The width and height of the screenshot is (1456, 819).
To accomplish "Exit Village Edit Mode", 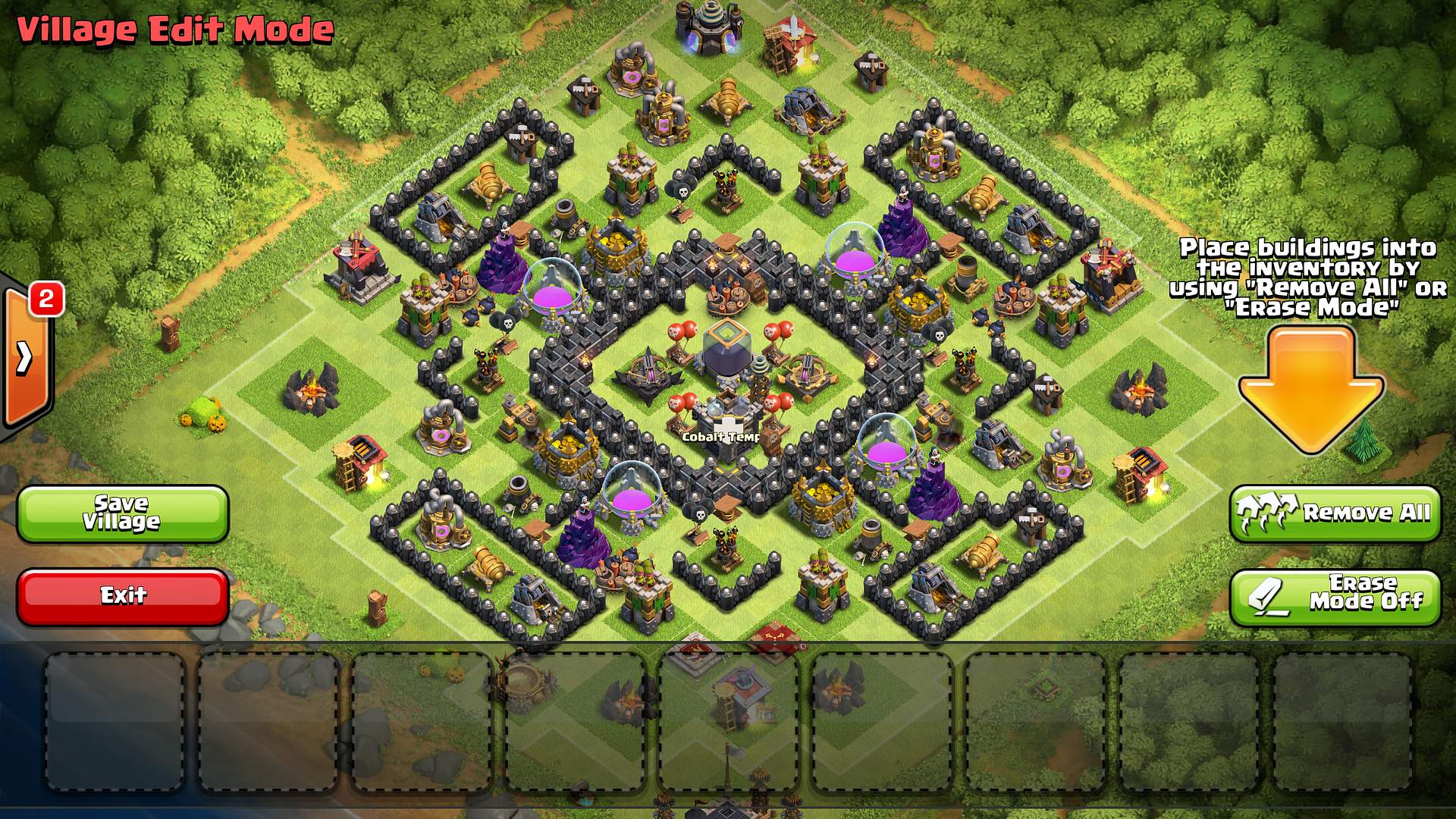I will pyautogui.click(x=122, y=596).
